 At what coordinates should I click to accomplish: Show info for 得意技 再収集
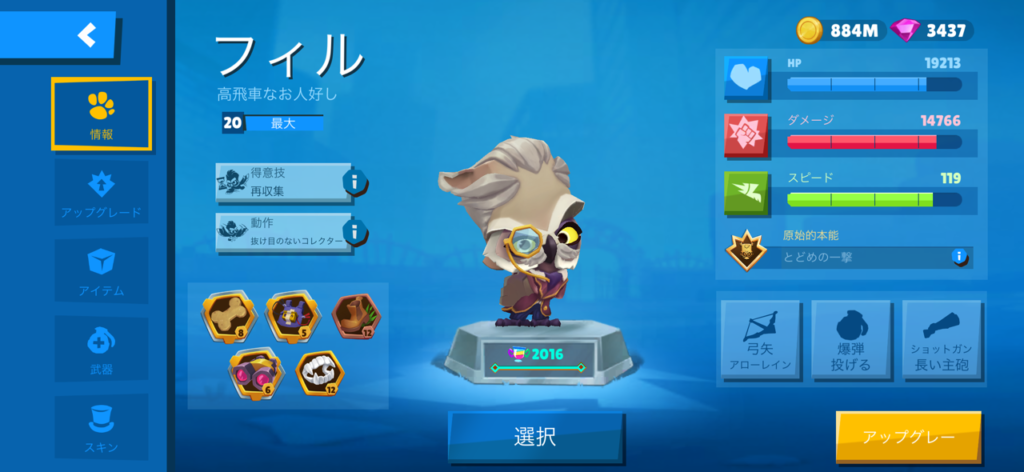(x=354, y=182)
